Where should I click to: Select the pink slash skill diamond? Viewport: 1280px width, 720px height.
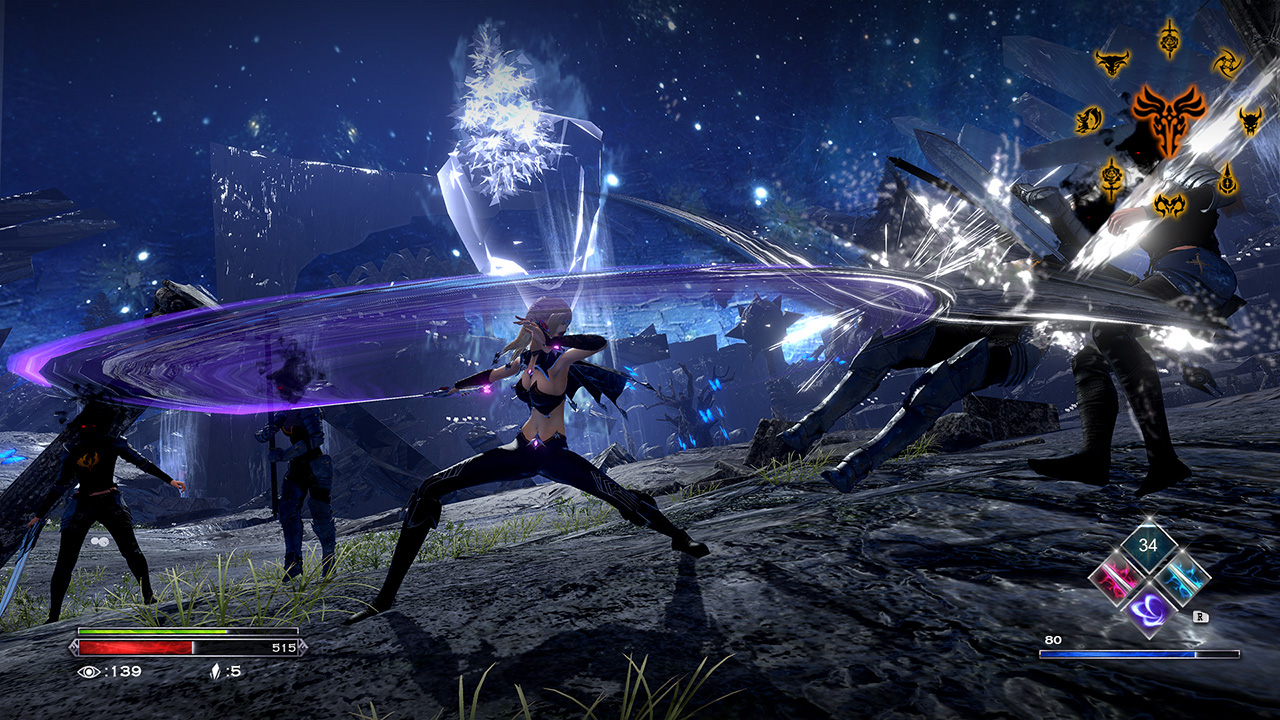(x=1113, y=578)
